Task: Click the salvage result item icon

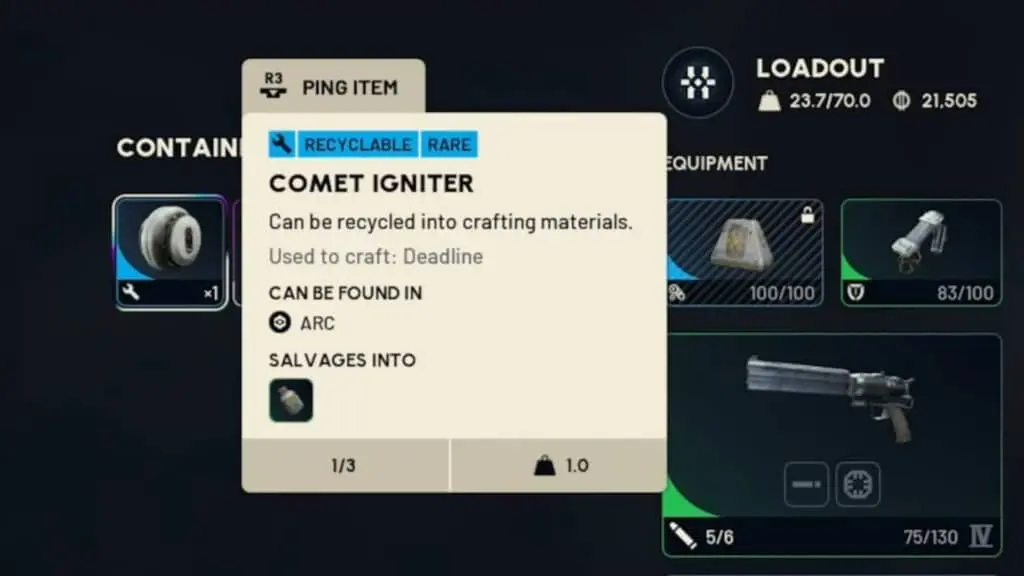Action: (x=291, y=400)
